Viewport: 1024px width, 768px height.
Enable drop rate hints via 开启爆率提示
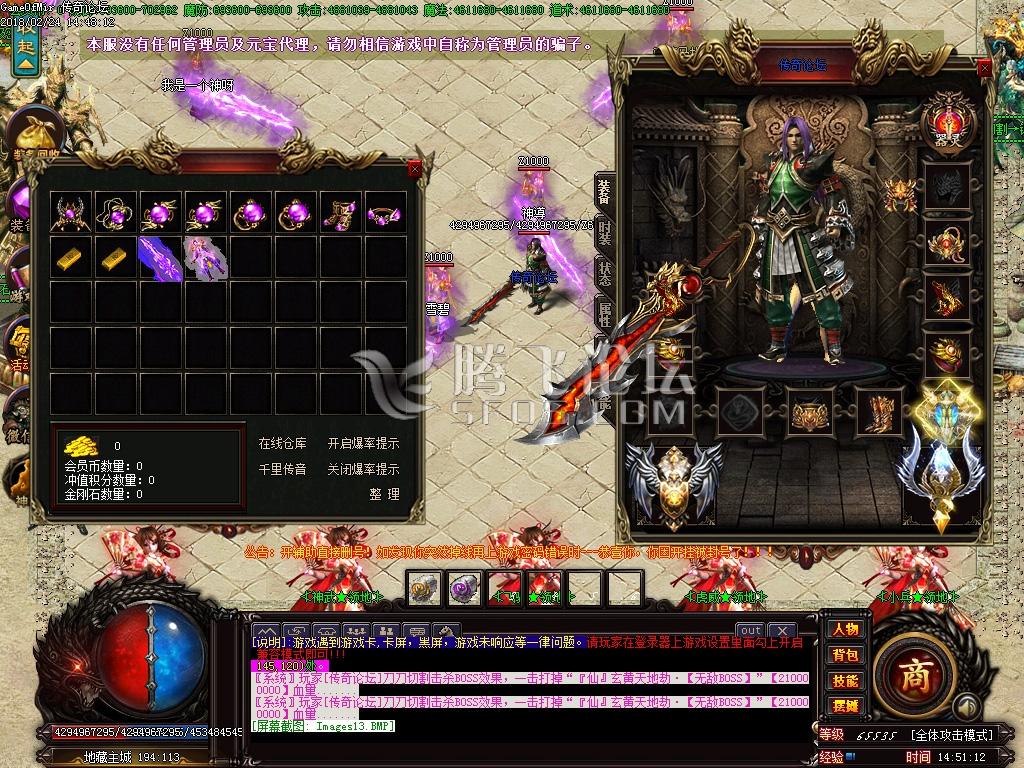click(363, 444)
